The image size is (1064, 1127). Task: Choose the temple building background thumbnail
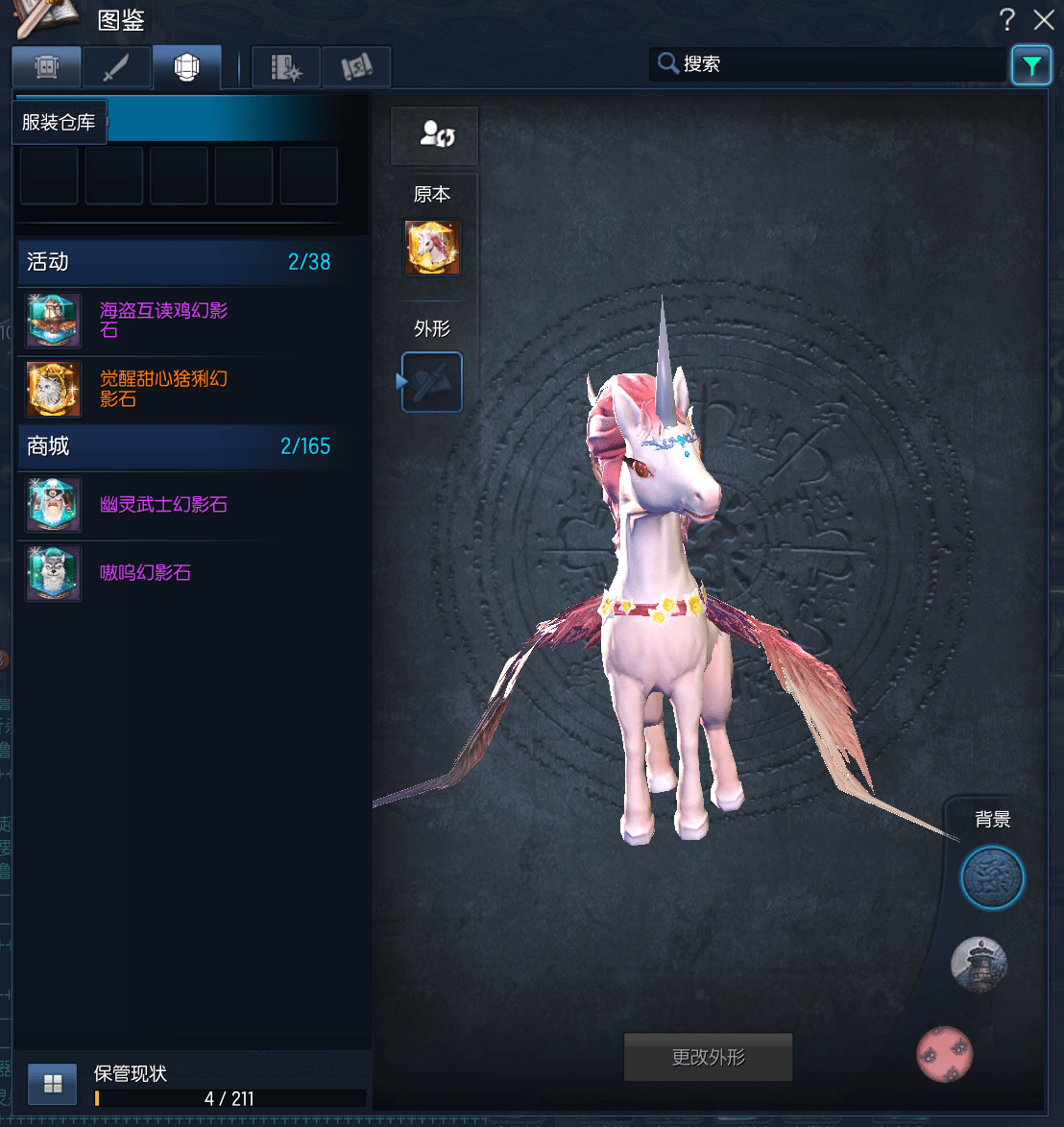pyautogui.click(x=979, y=964)
